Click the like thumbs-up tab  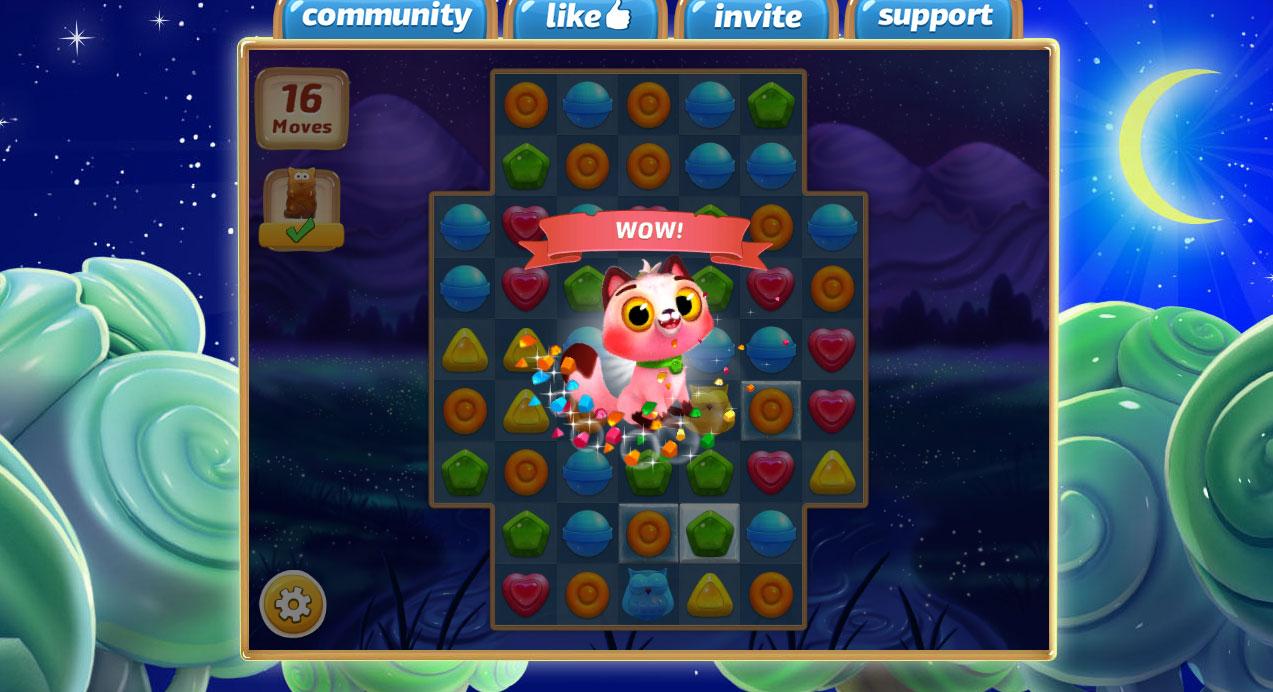pos(587,17)
